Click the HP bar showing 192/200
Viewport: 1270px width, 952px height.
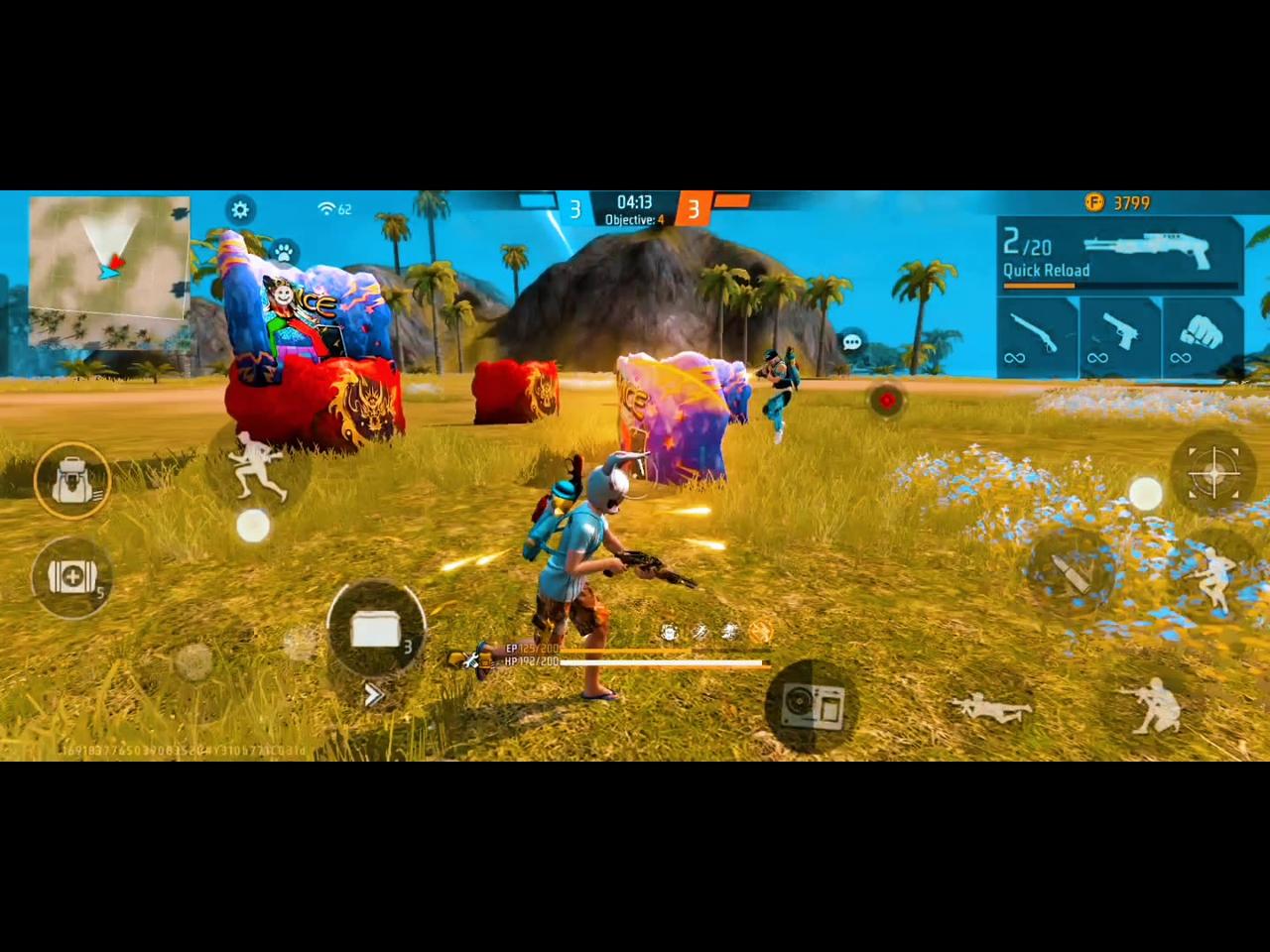(635, 663)
